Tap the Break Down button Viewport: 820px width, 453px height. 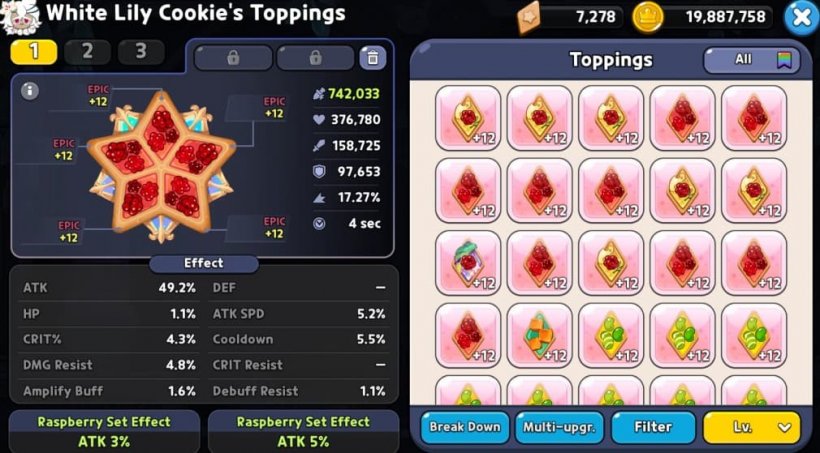(x=464, y=427)
